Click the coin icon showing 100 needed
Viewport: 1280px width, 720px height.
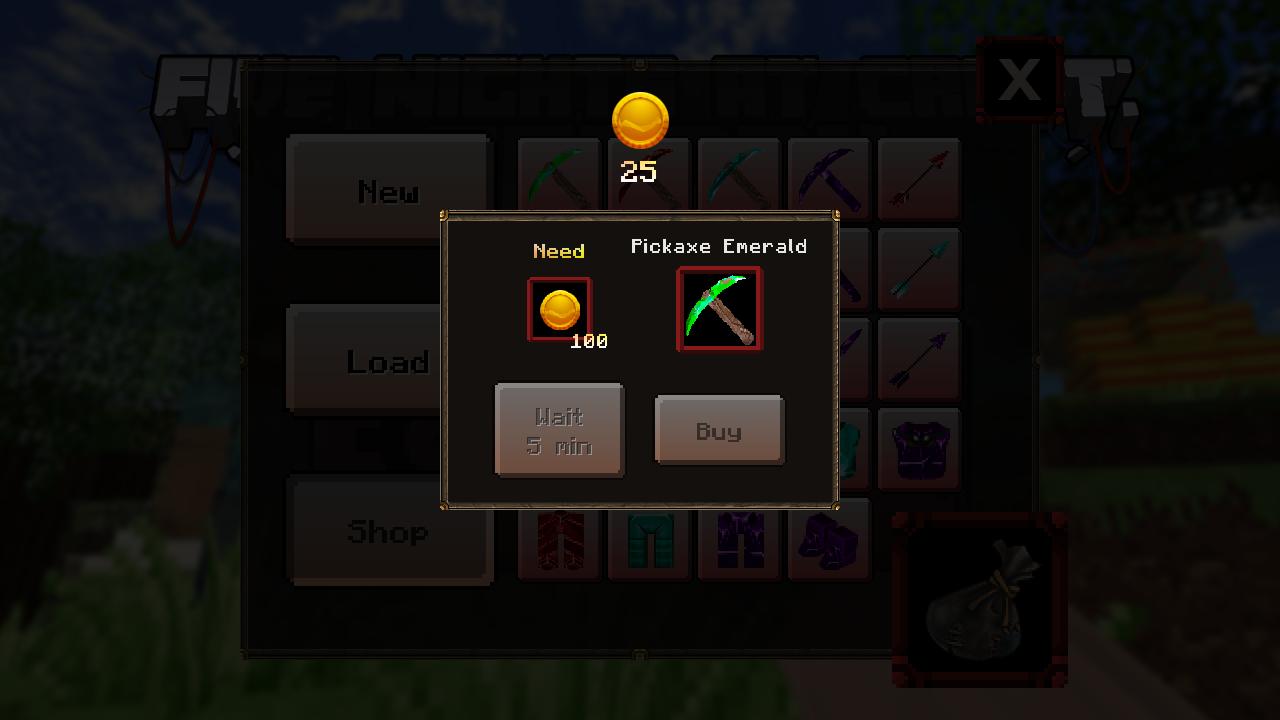tap(558, 308)
